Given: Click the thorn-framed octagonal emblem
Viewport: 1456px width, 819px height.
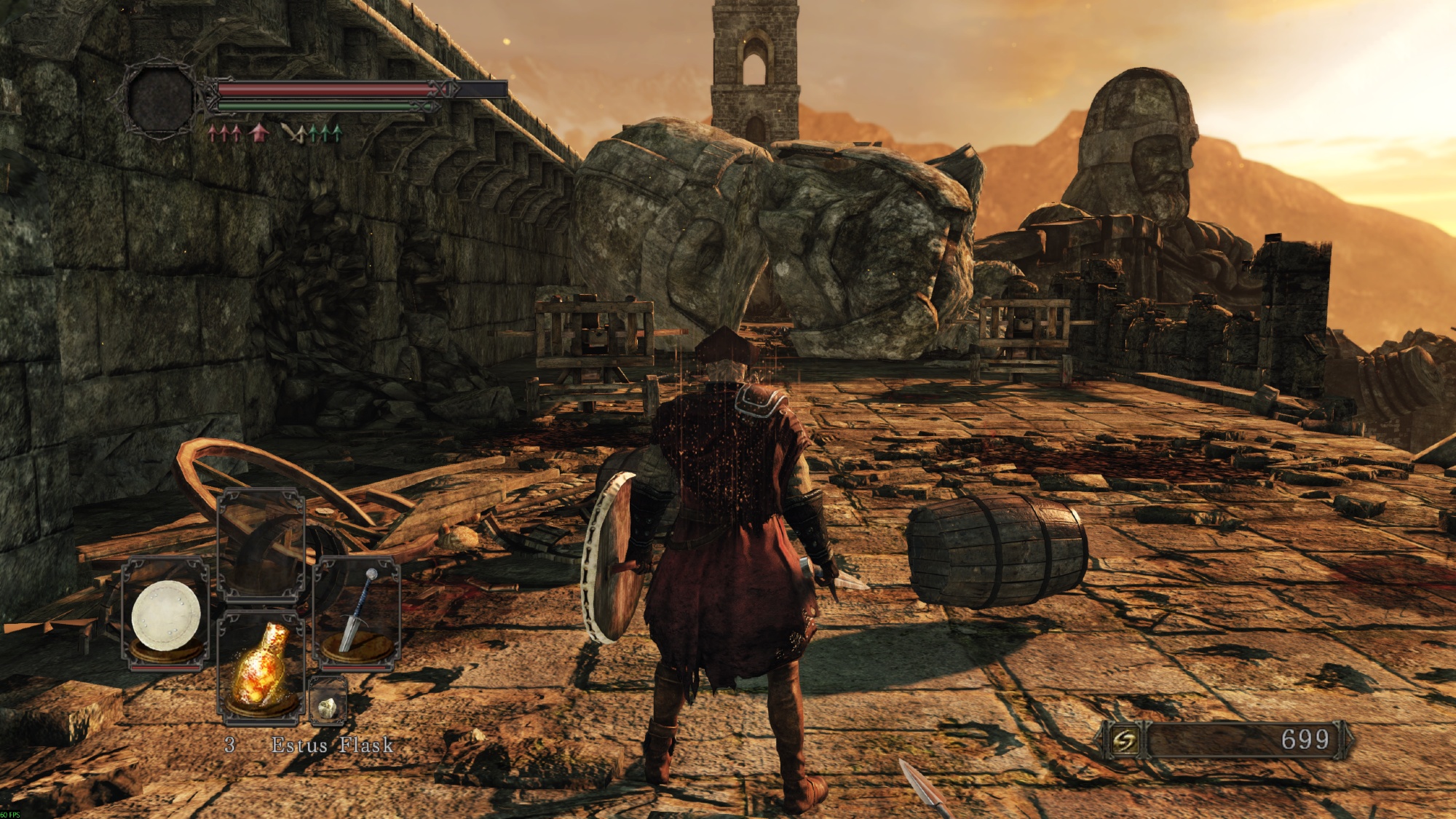Looking at the screenshot, I should (159, 99).
